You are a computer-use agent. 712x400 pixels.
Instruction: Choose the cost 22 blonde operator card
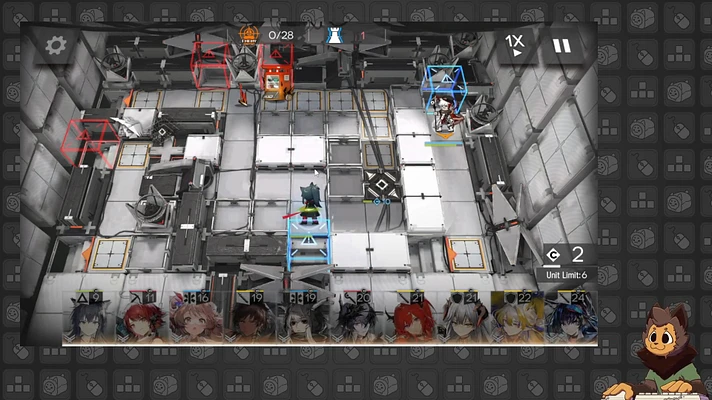[x=516, y=318]
